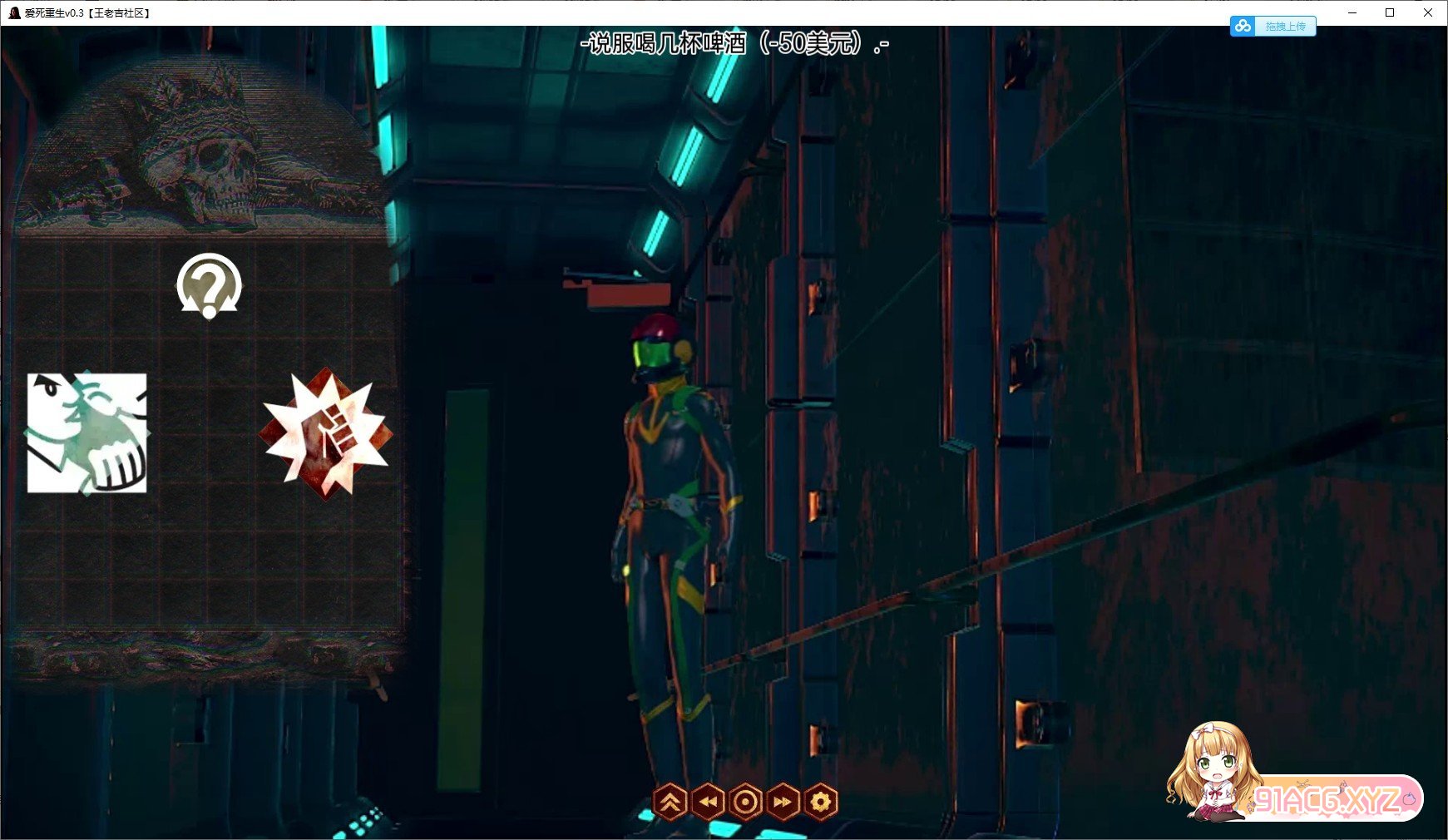Fast-forward with the double-right arrow button
The image size is (1448, 840).
pos(783,802)
